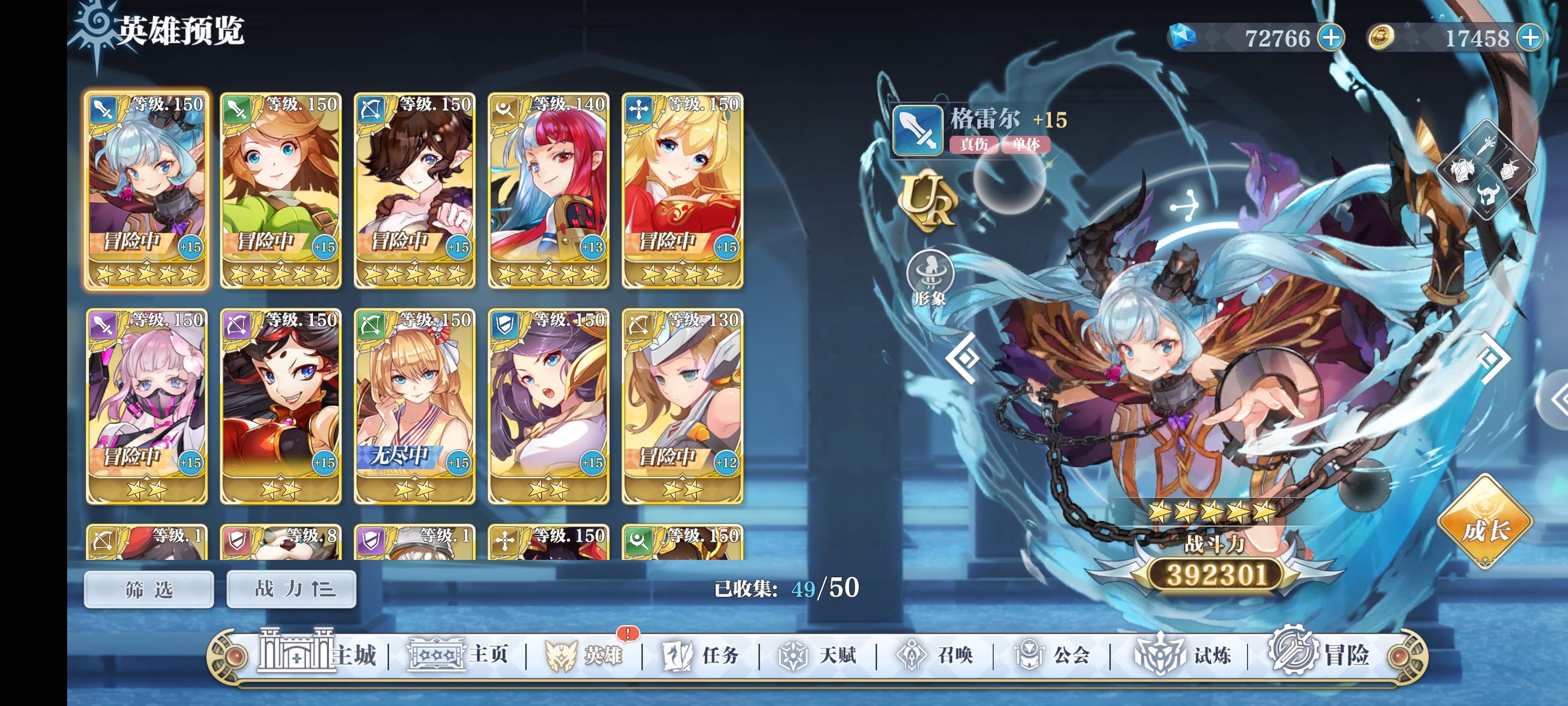Open the weapon equipment slot
The width and height of the screenshot is (1568, 706).
point(1487,145)
